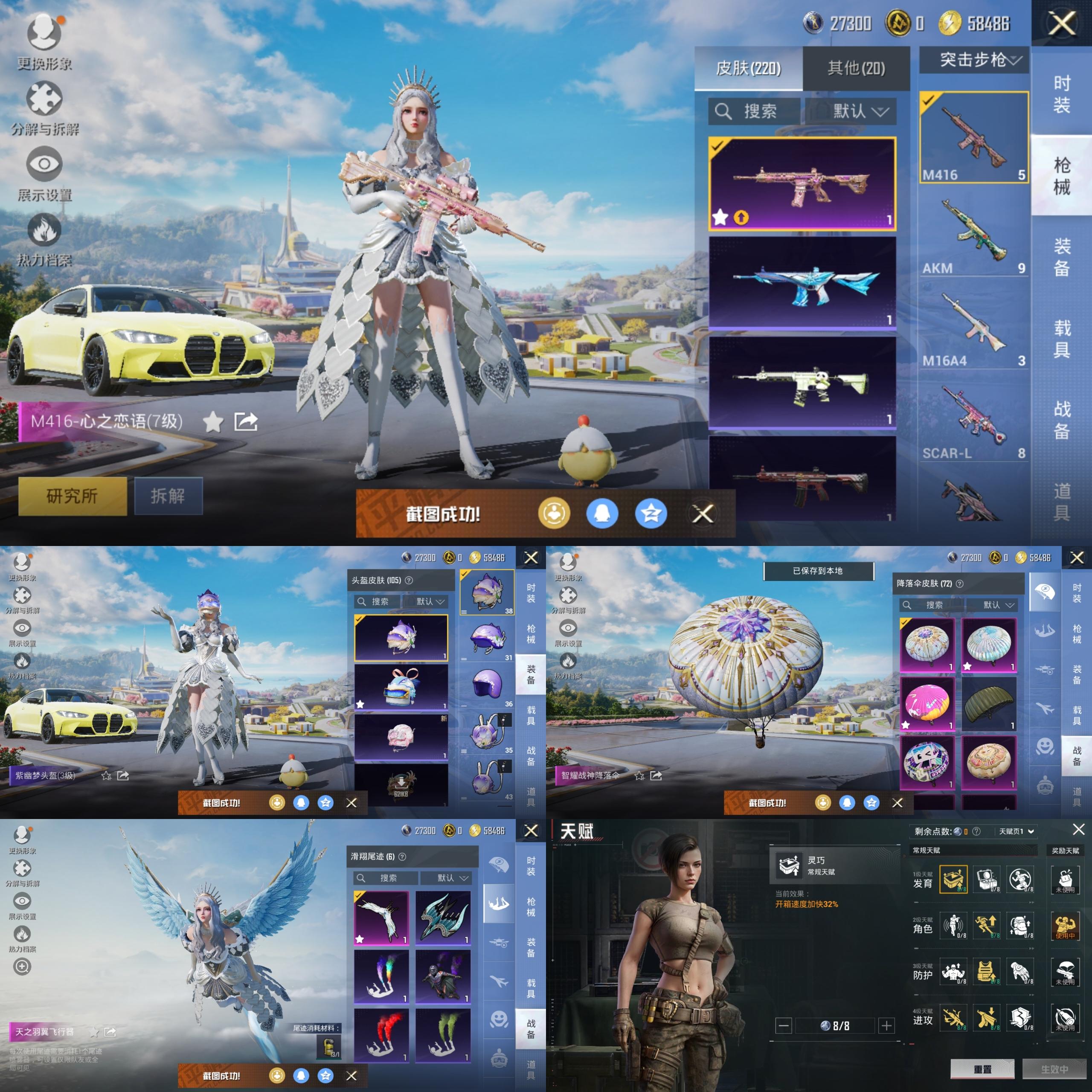Select the green smoke glide trail
Image resolution: width=1092 pixels, height=1092 pixels.
tap(443, 1035)
